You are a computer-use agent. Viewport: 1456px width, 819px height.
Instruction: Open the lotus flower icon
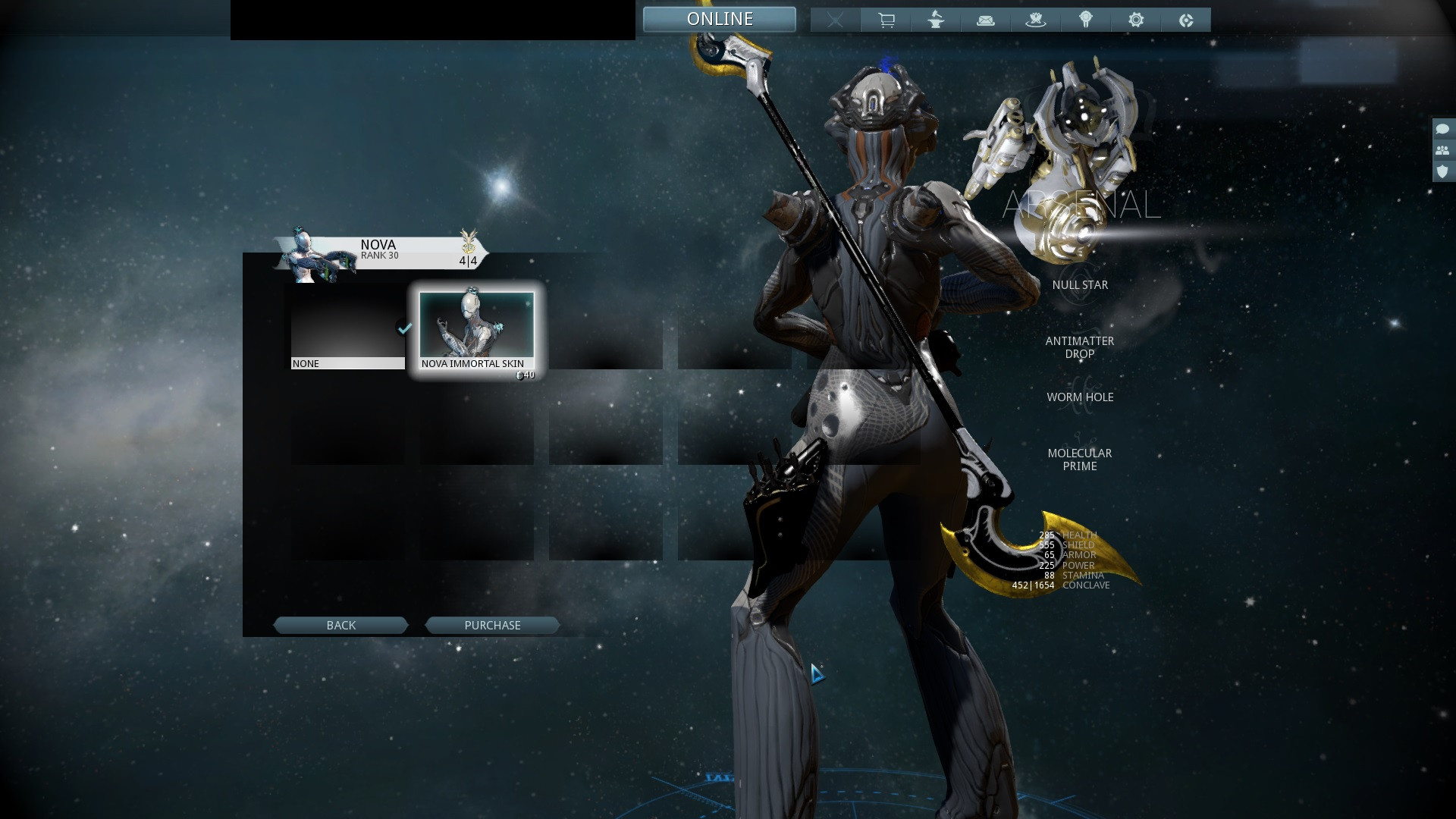click(x=1036, y=20)
